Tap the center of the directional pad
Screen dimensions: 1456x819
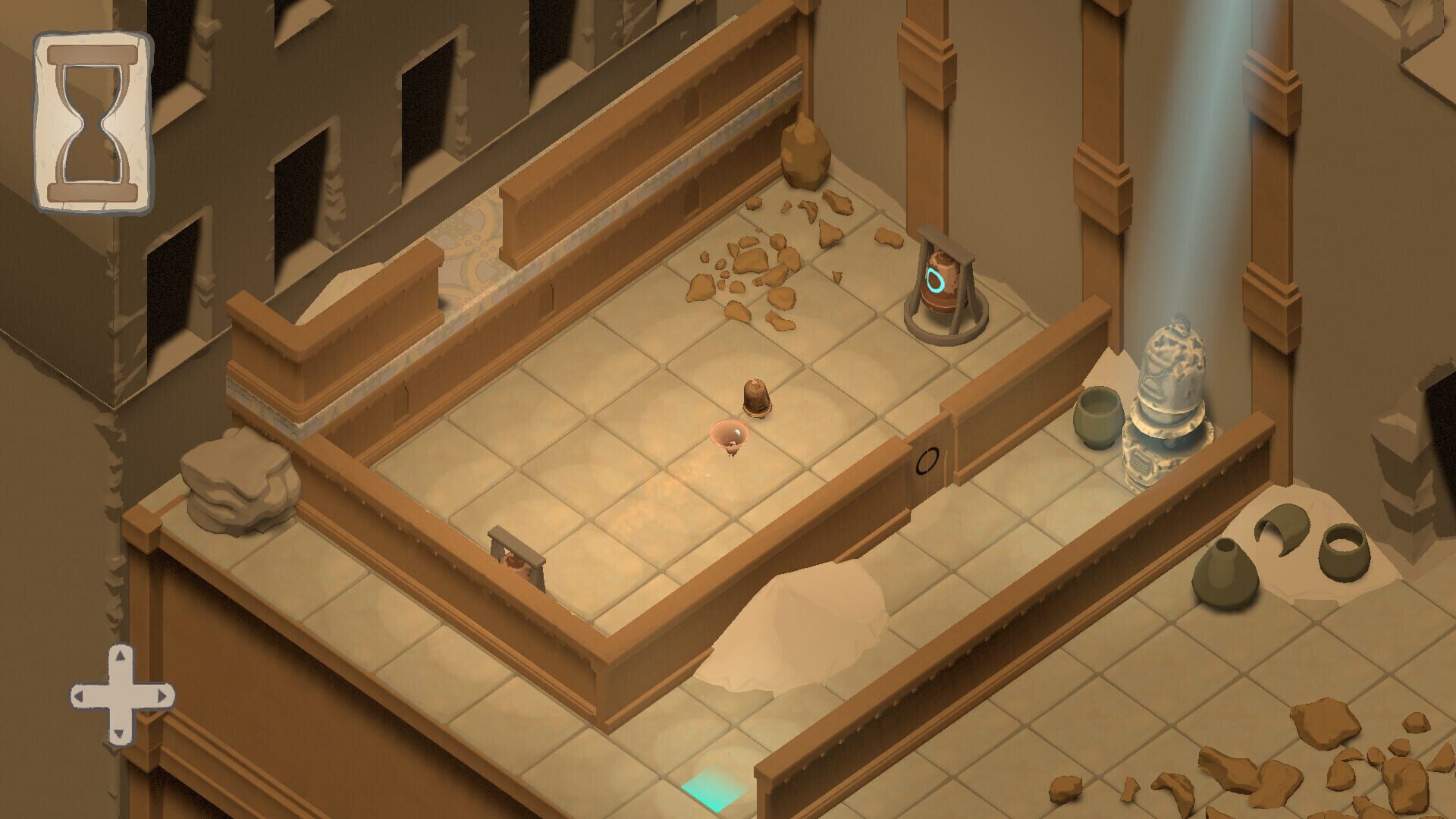[121, 692]
